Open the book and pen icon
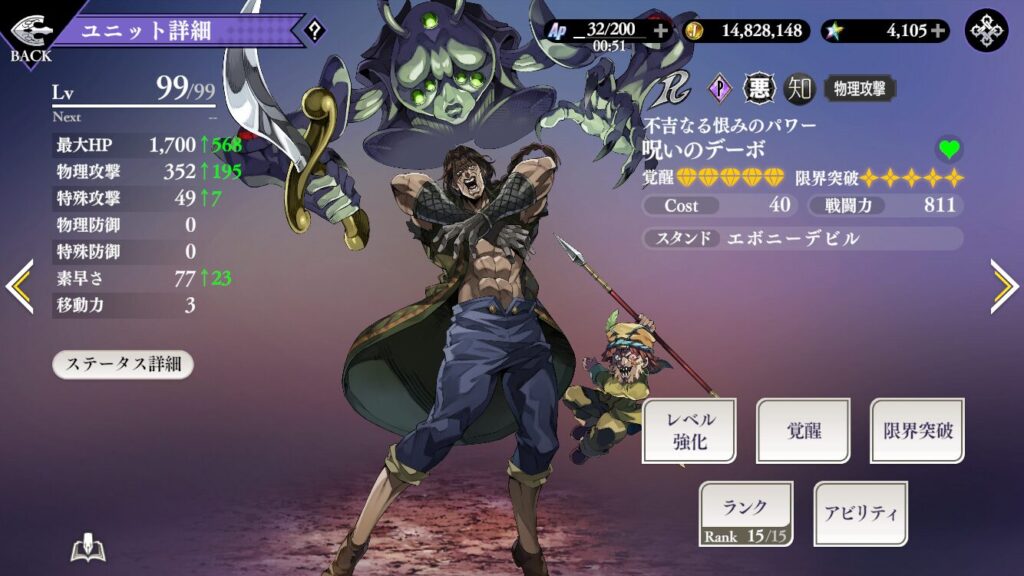This screenshot has height=576, width=1024. click(x=88, y=548)
